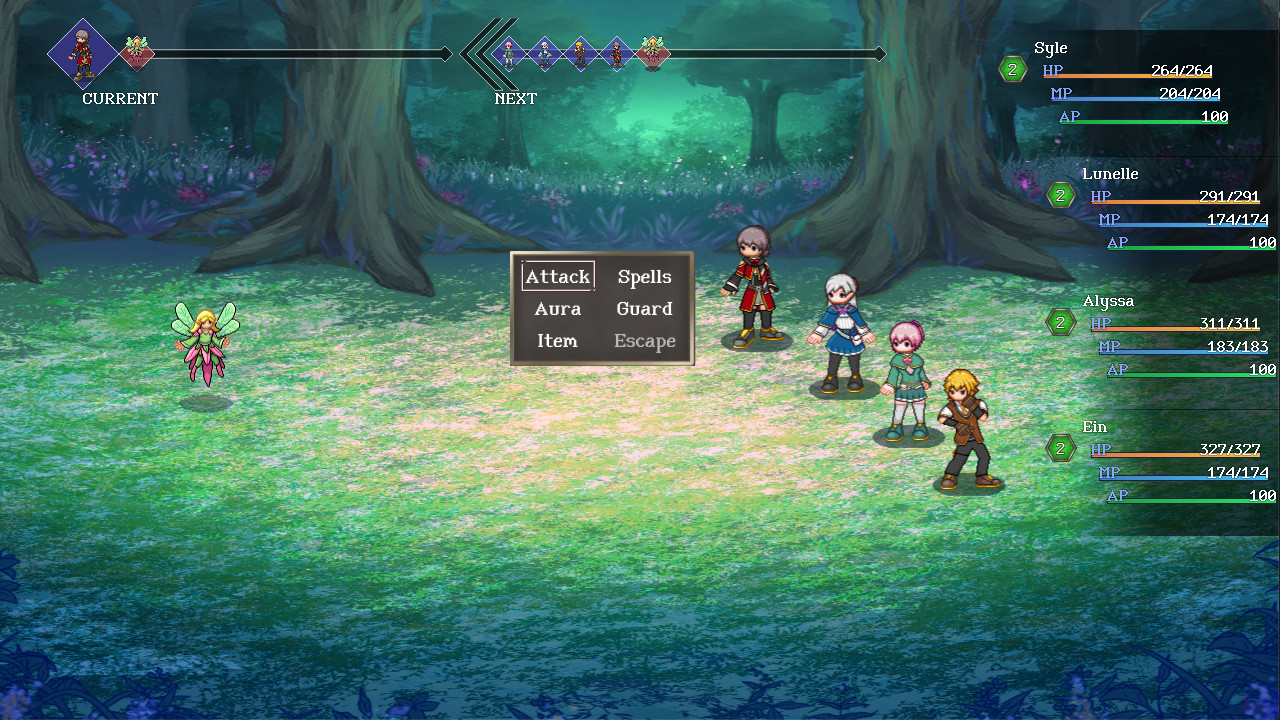This screenshot has height=720, width=1280.
Task: Open the Spells list
Action: [x=644, y=277]
